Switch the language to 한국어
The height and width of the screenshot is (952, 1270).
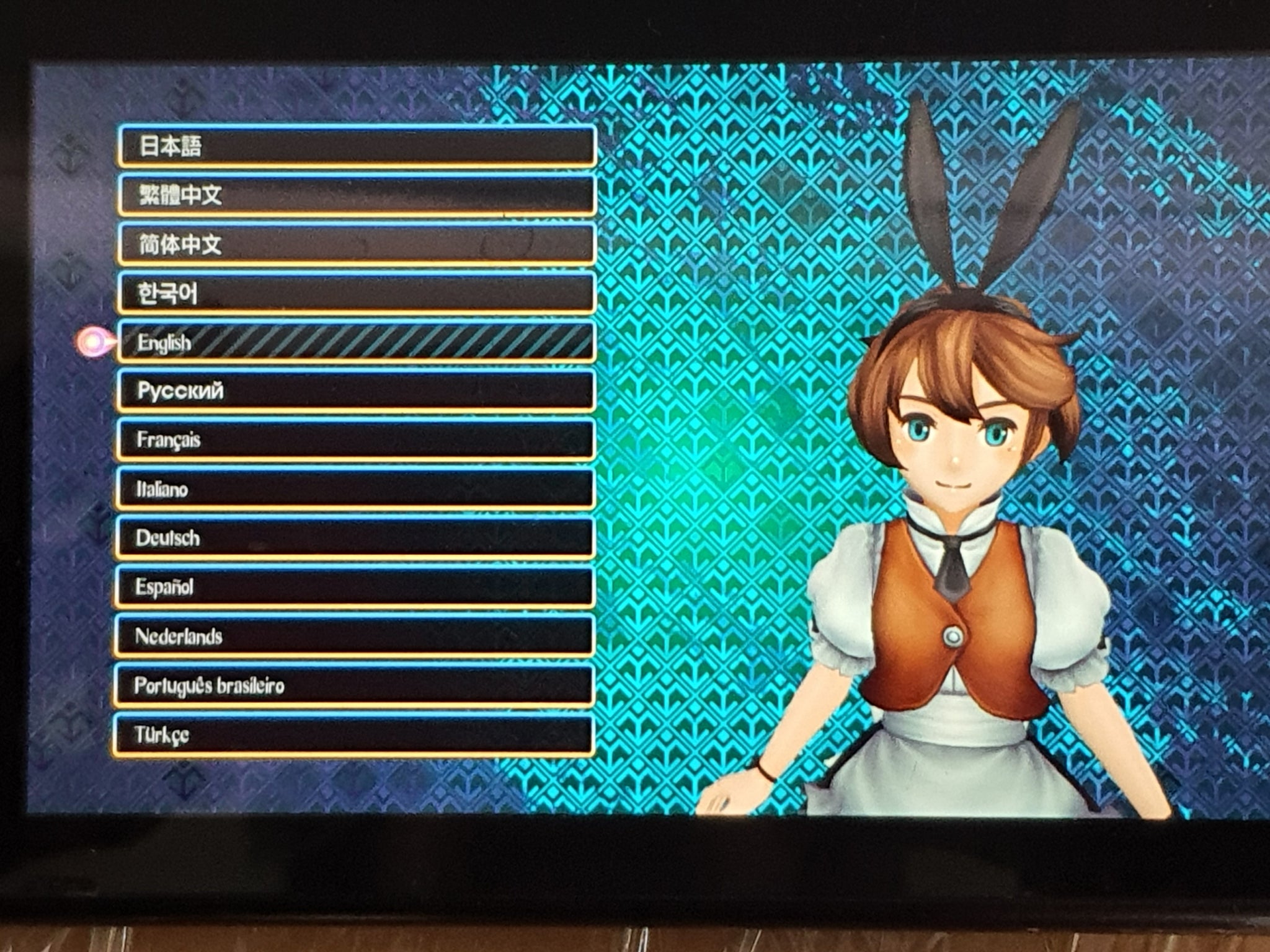[x=357, y=293]
